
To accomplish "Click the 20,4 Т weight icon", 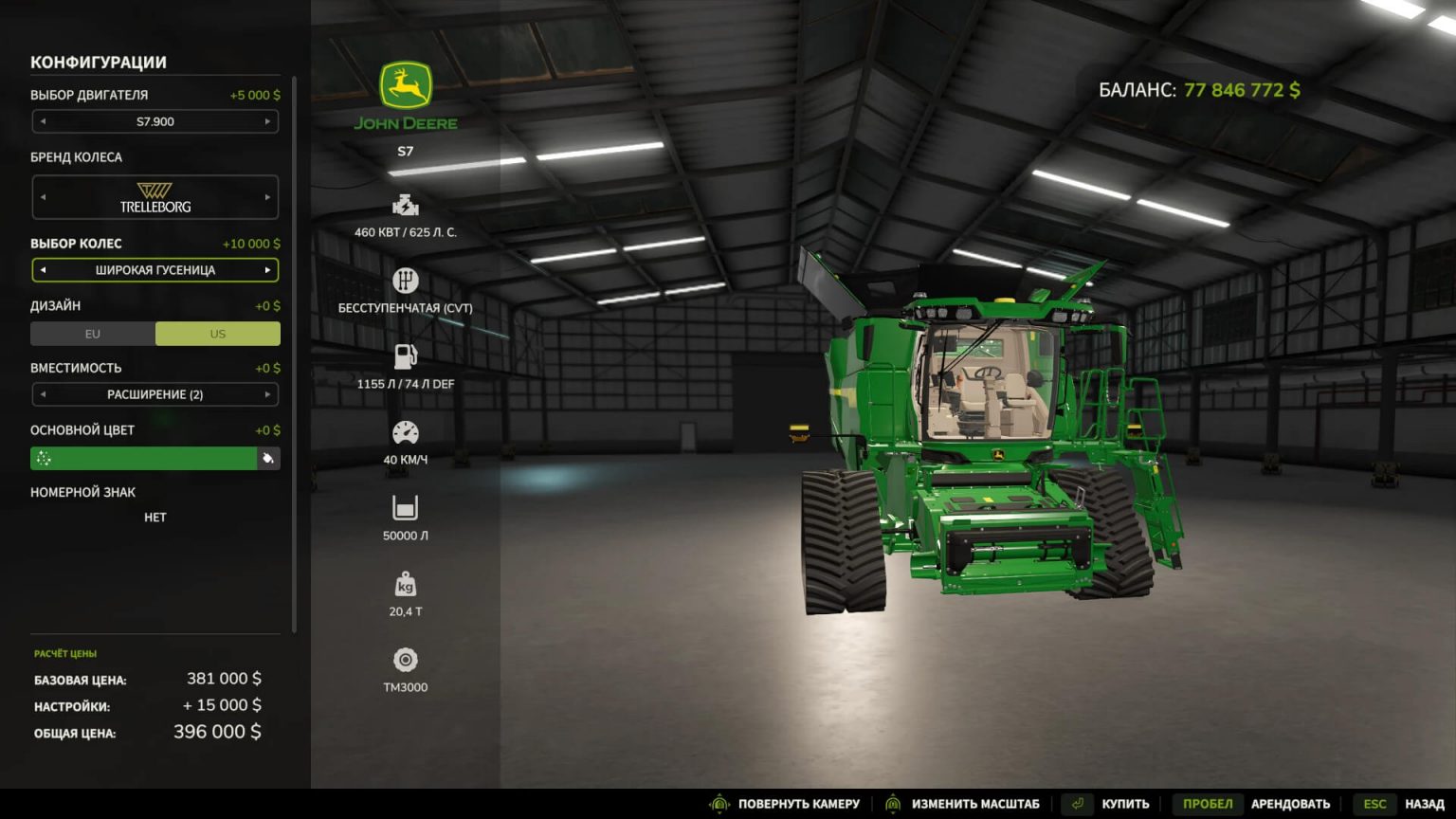I will tap(406, 585).
